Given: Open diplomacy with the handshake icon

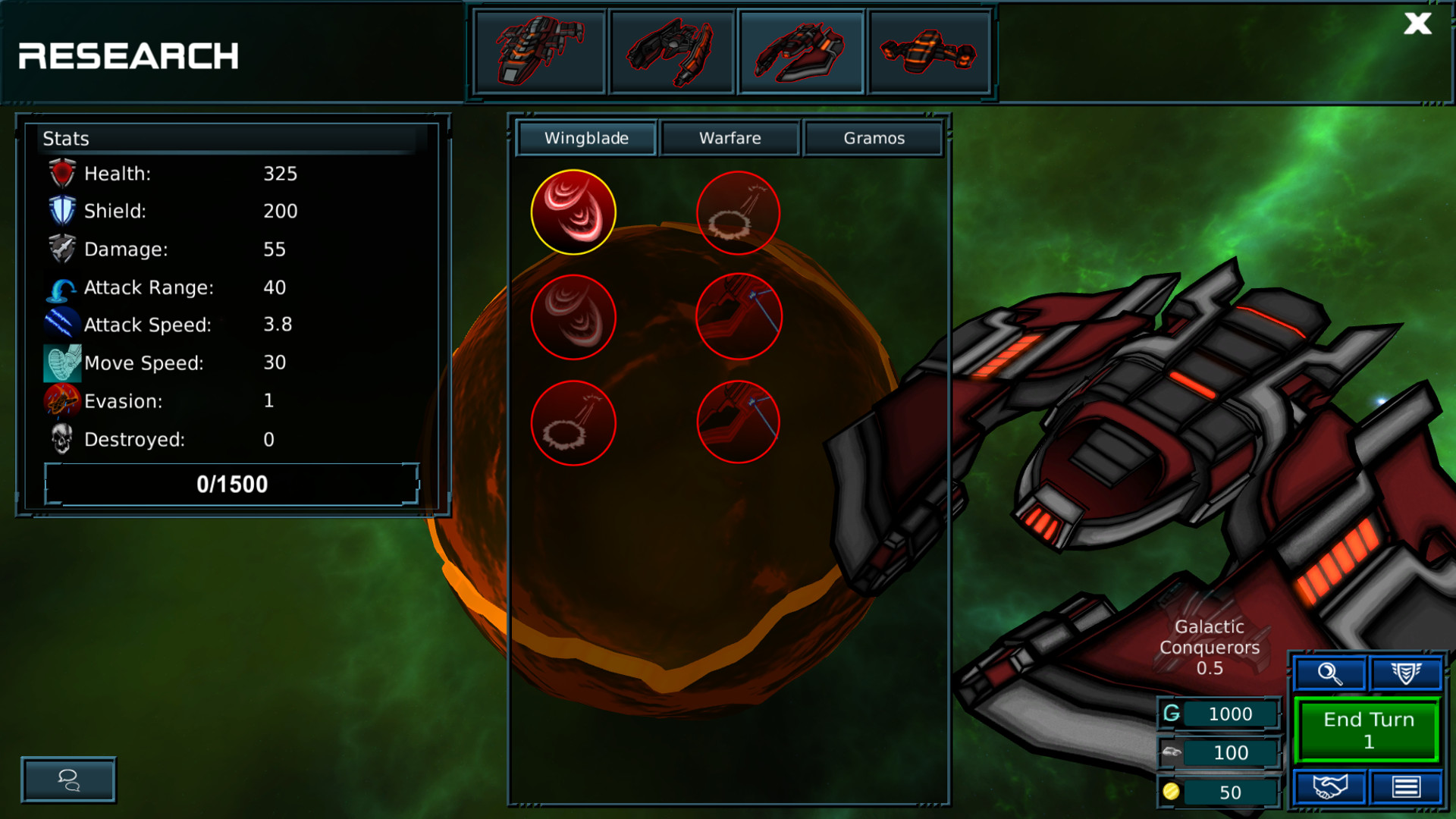Looking at the screenshot, I should pyautogui.click(x=1329, y=786).
